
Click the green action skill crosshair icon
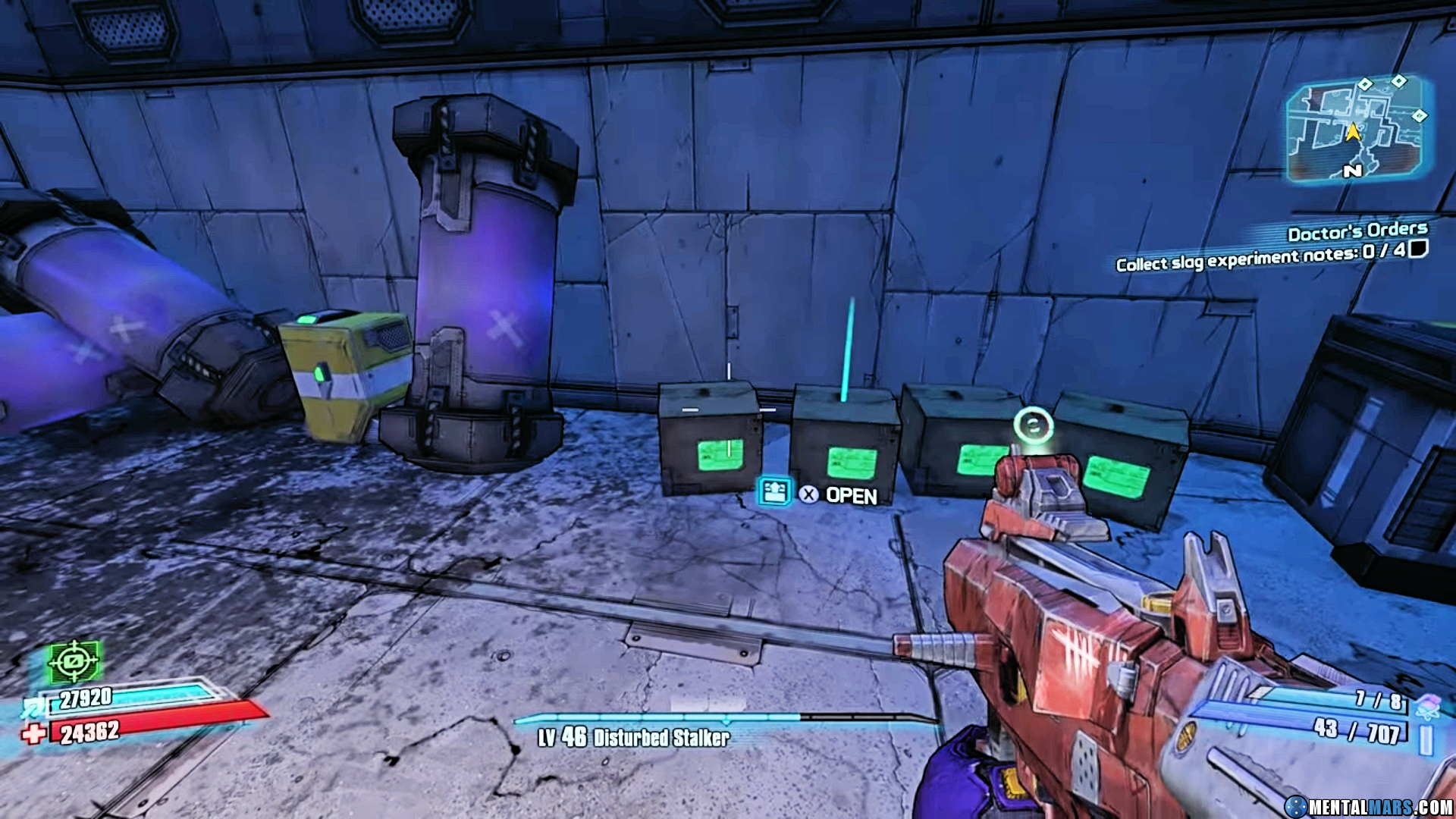tap(74, 662)
